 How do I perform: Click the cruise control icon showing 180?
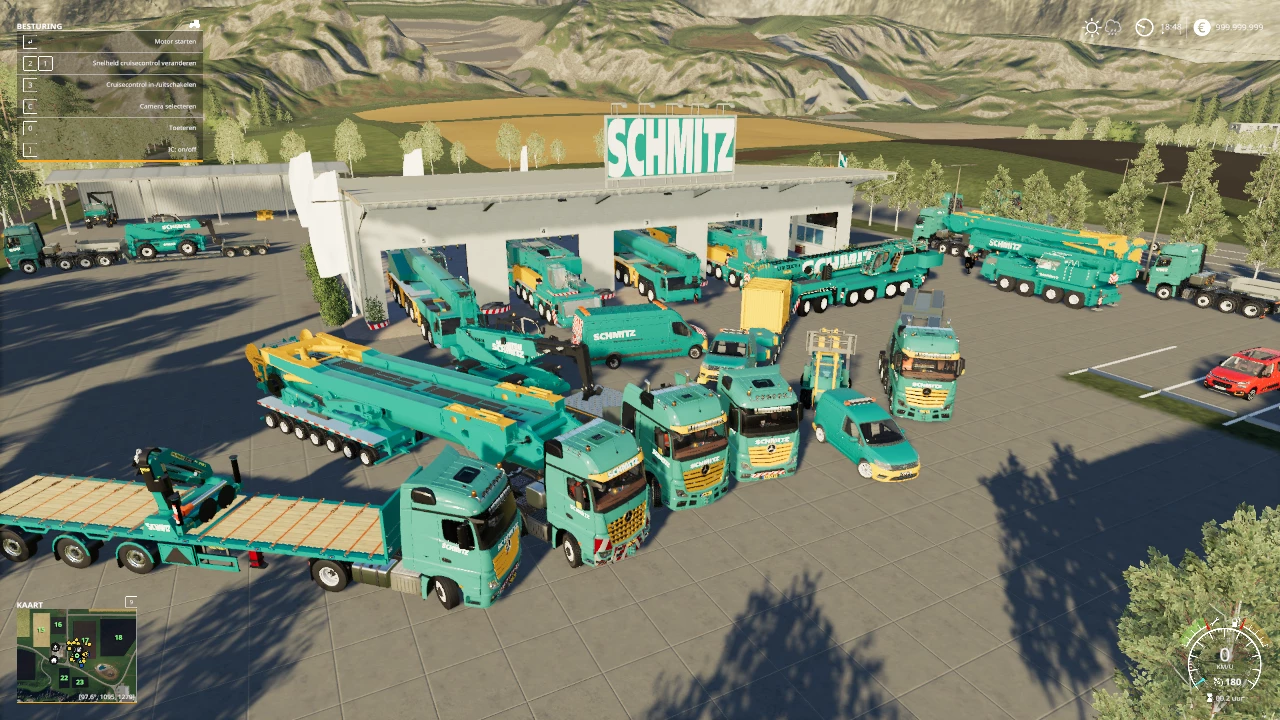click(1228, 682)
